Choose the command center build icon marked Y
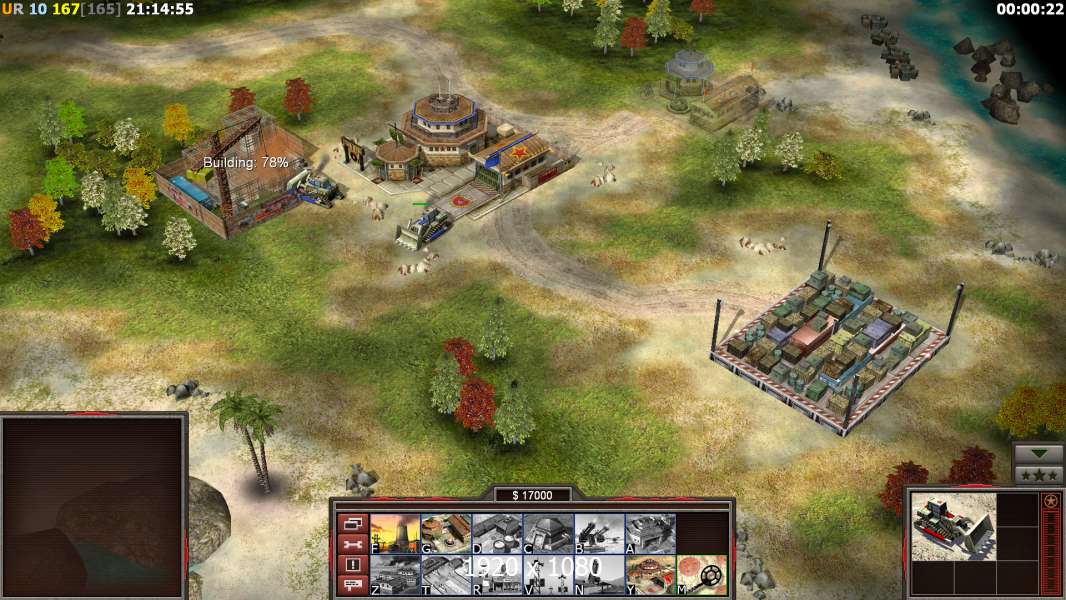The width and height of the screenshot is (1066, 600). tap(650, 575)
